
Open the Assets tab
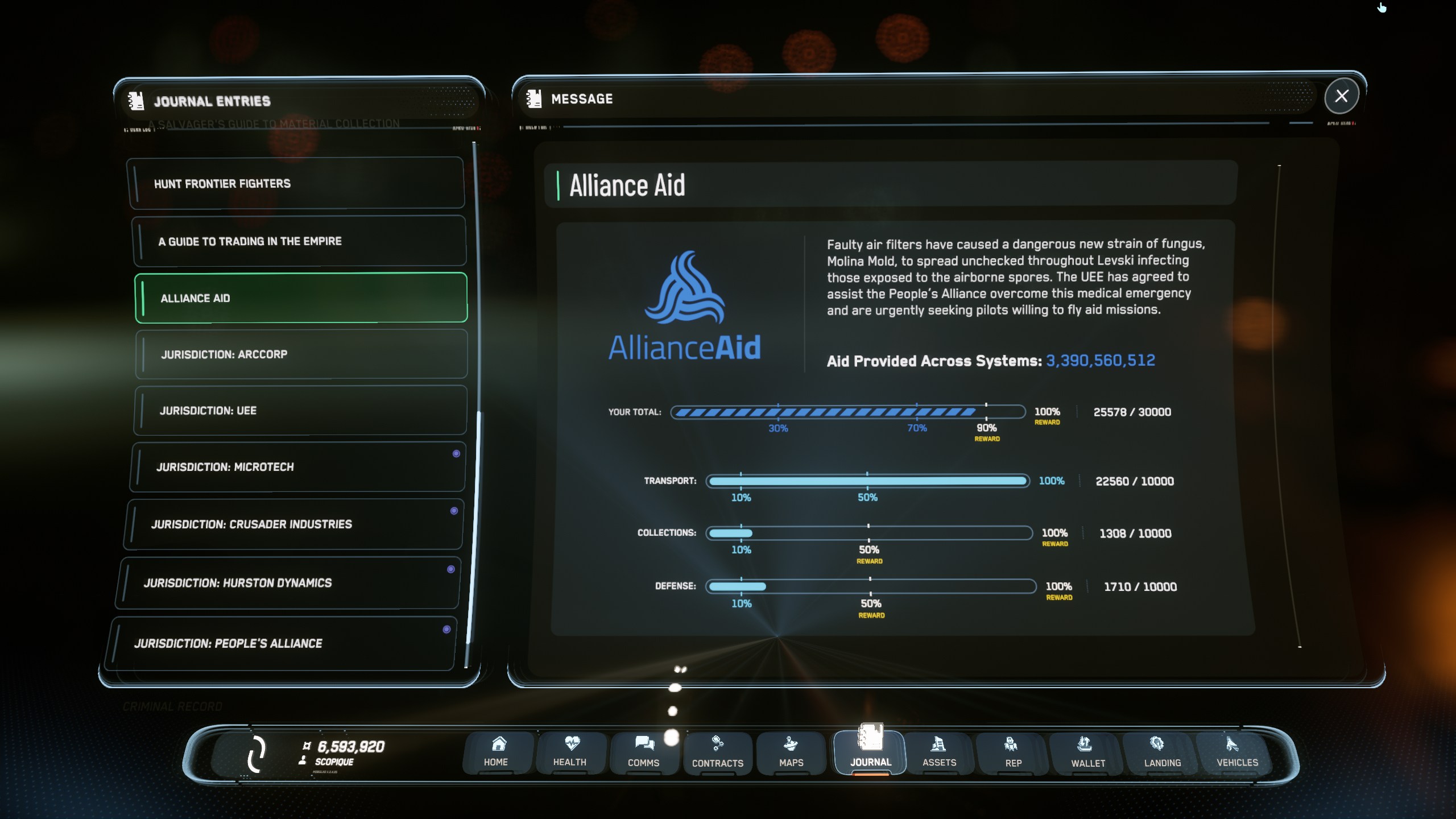939,752
